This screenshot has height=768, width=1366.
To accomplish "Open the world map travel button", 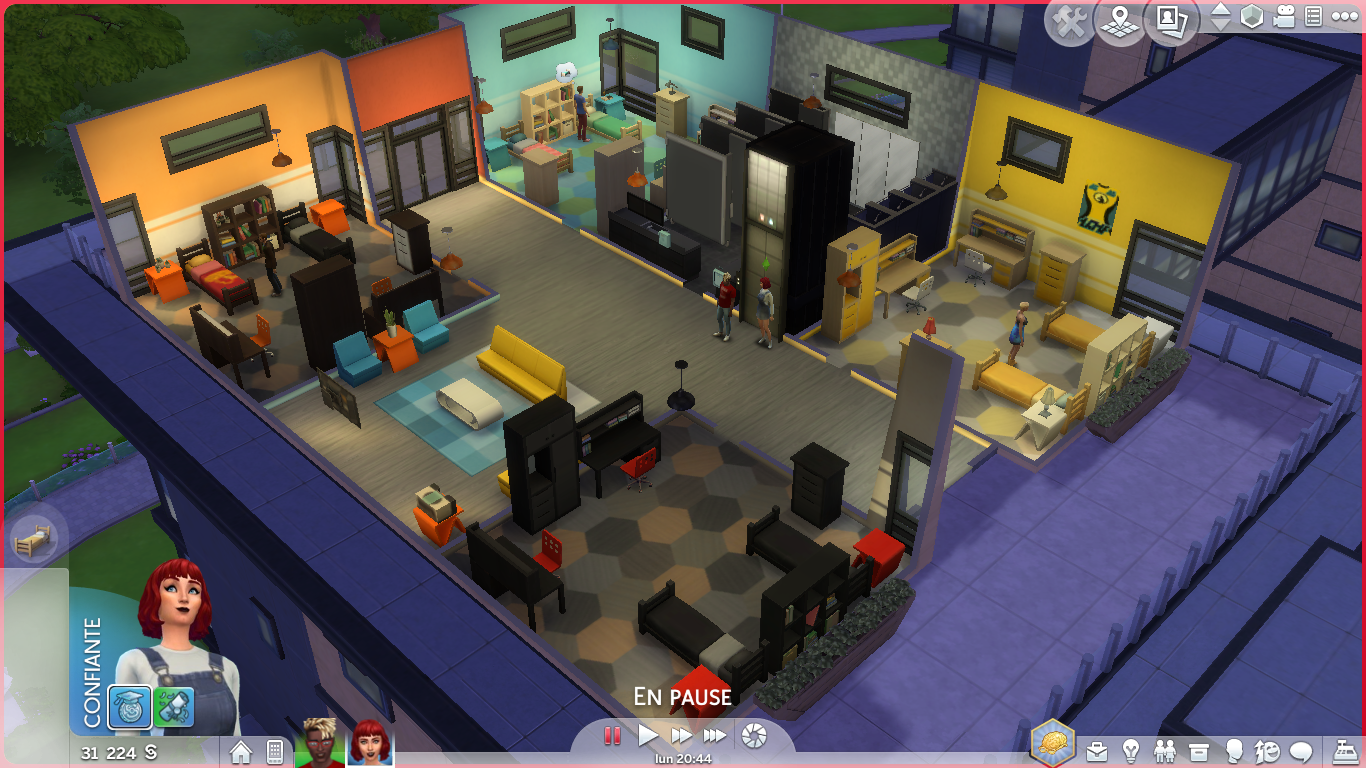I will point(1121,22).
